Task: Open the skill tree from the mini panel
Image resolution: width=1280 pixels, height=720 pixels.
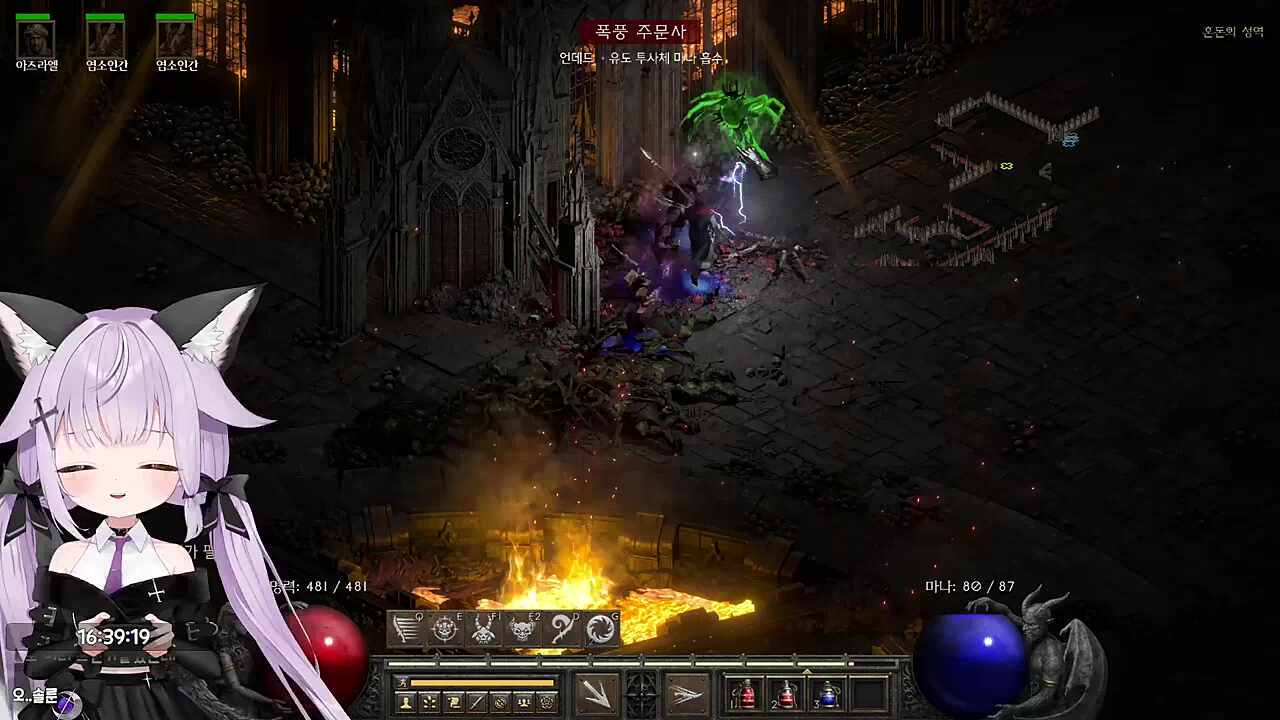Action: pyautogui.click(x=430, y=703)
